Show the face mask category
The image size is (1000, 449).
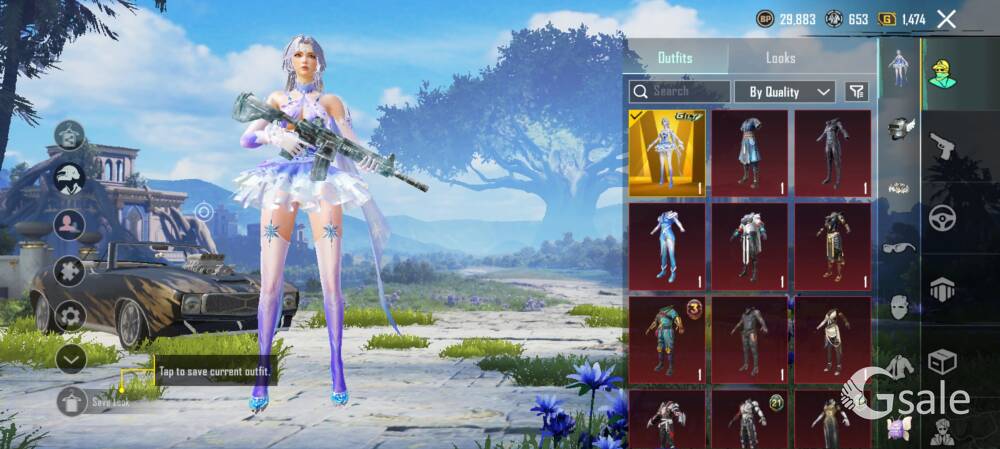pyautogui.click(x=899, y=307)
